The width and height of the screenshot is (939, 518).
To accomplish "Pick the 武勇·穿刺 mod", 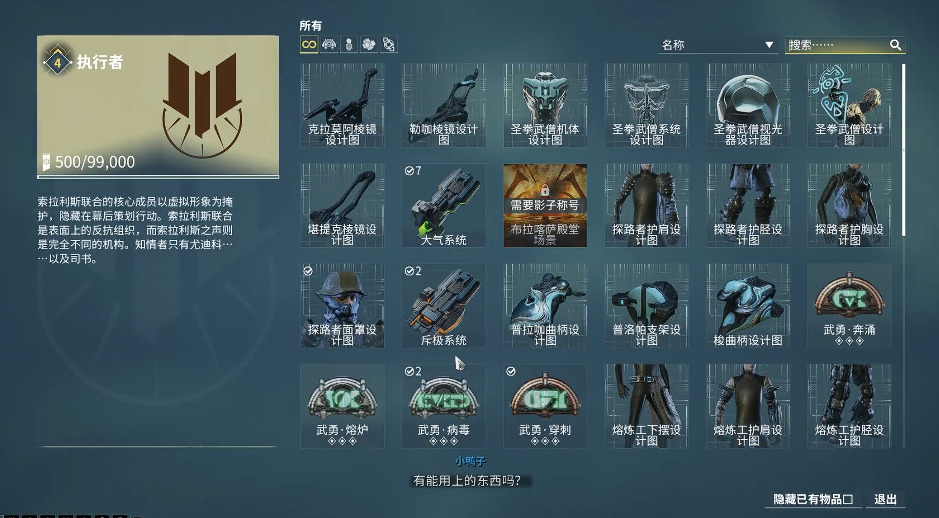I will [545, 406].
